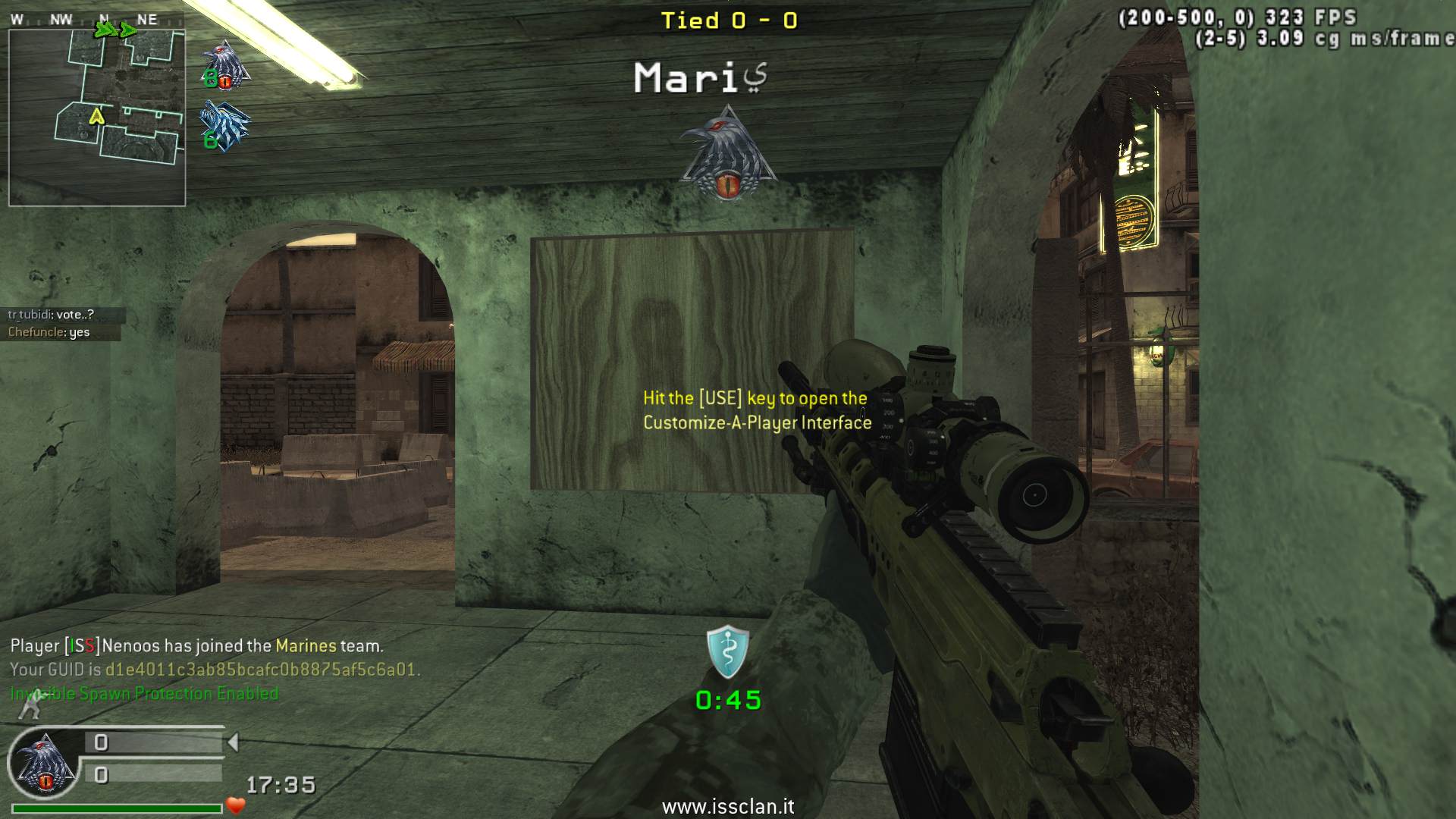Select the red-eyed eagle team icon beside minimap
Screen dimensions: 1456x819
click(226, 65)
